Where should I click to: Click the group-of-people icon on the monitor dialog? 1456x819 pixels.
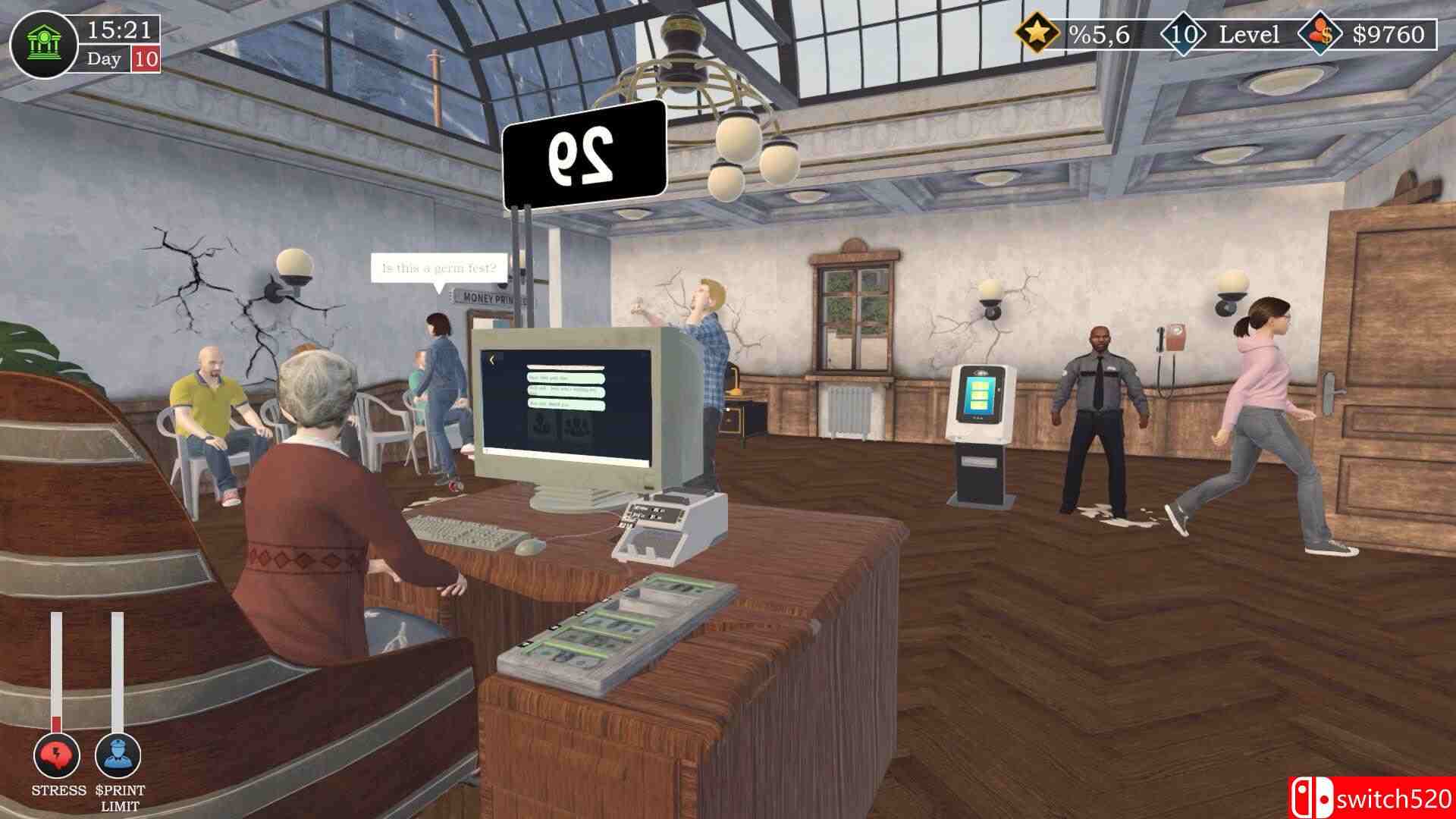pos(576,427)
